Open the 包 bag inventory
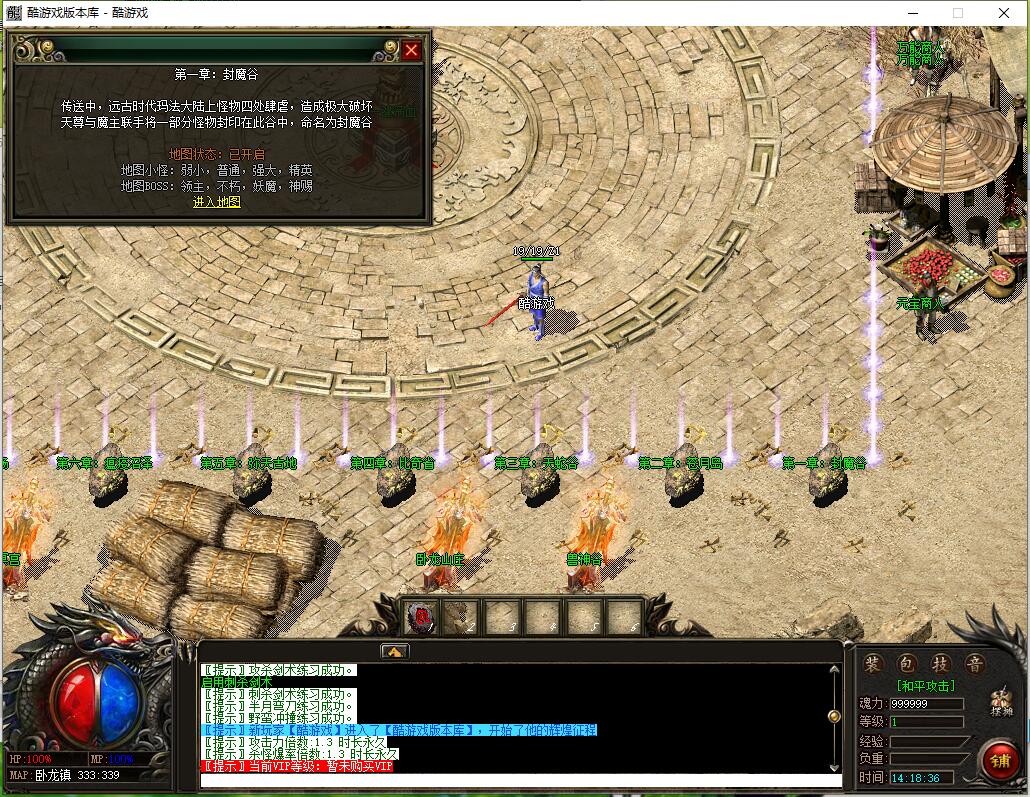Screen dimensions: 1030x797 click(906, 664)
